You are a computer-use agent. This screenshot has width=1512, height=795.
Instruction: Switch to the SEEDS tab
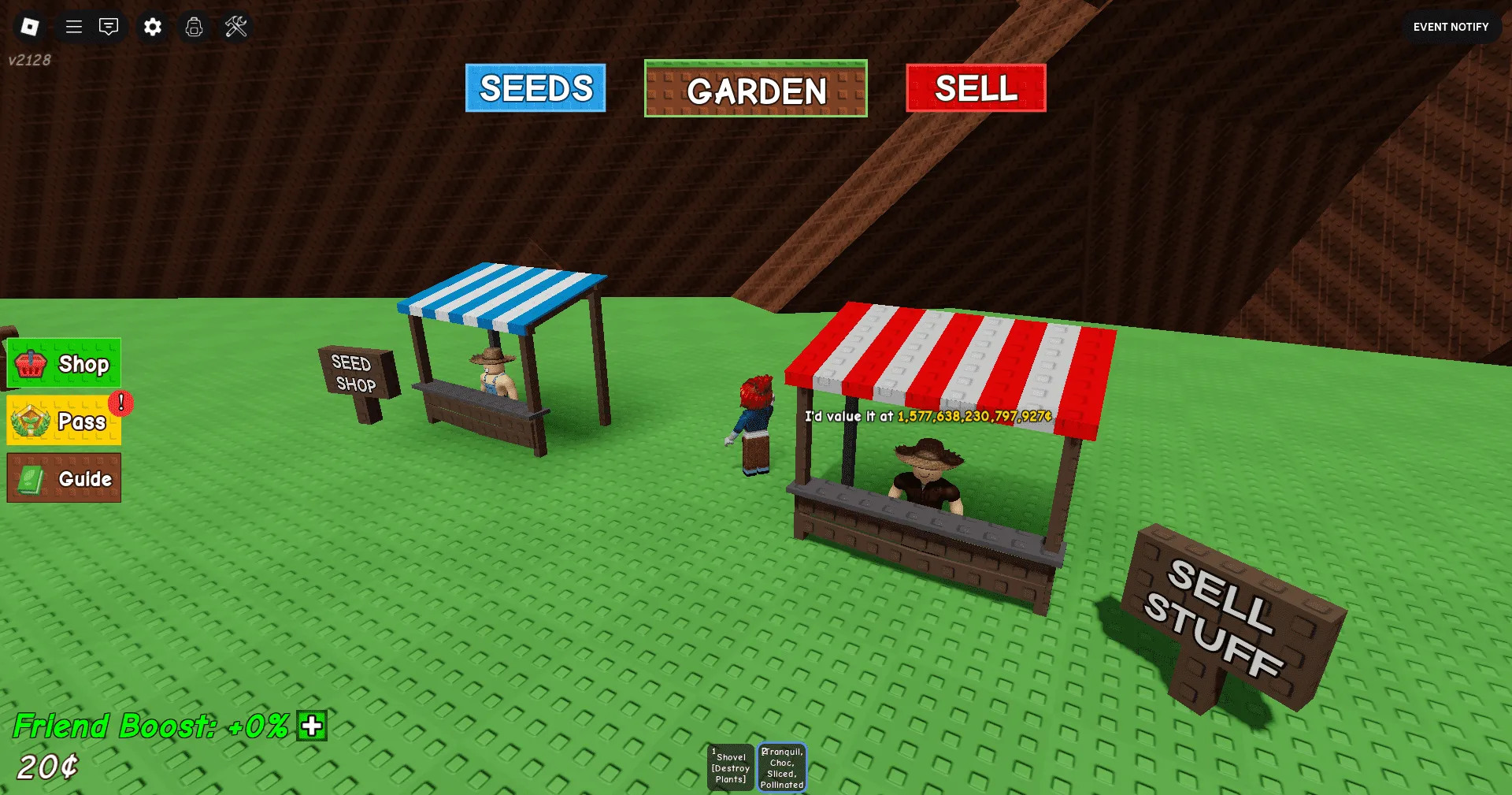click(x=535, y=88)
